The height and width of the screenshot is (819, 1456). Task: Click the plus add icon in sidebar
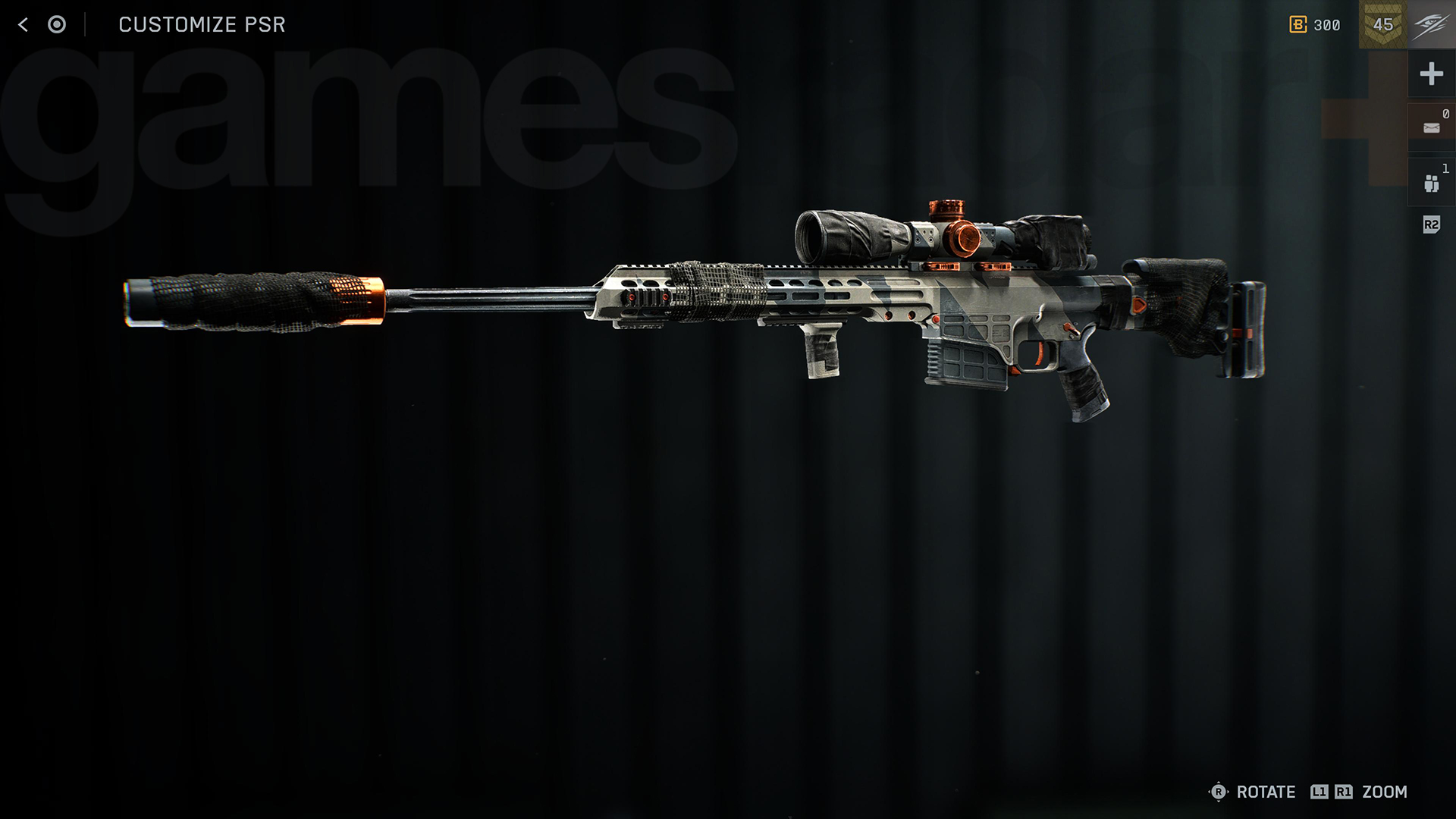[1432, 74]
